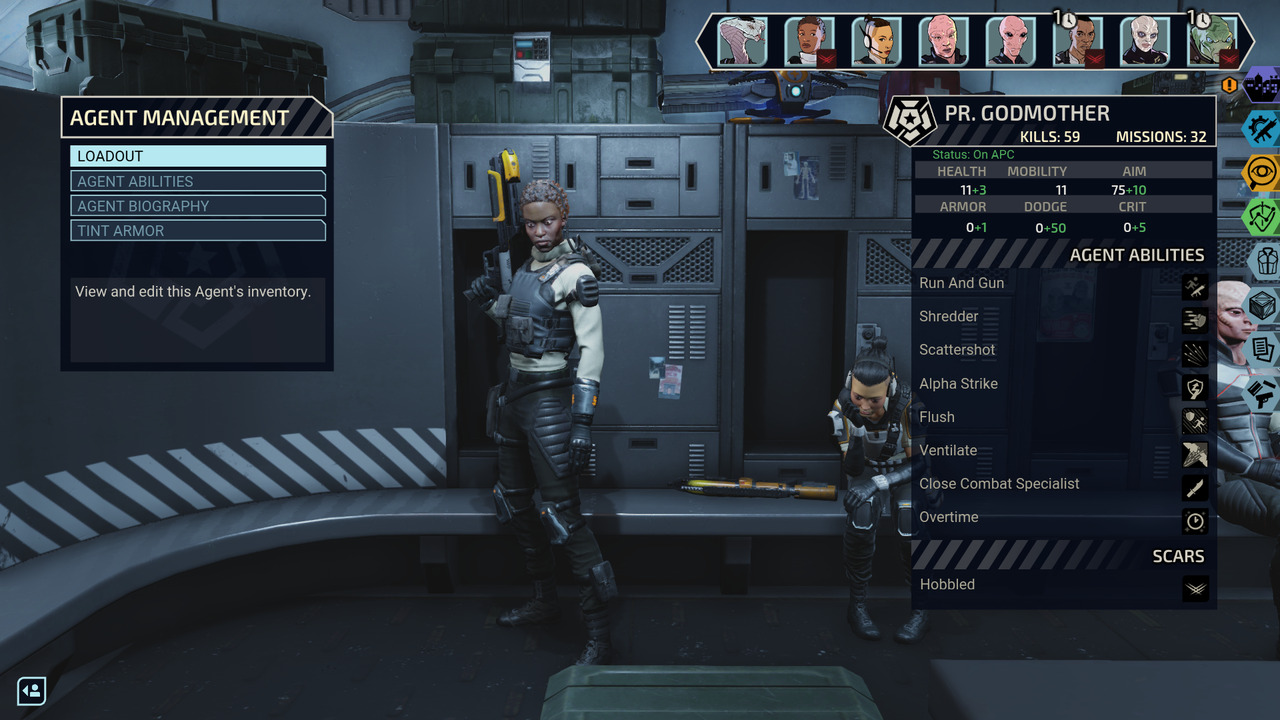
Task: Select the snake-headed viper agent portrait
Action: pyautogui.click(x=742, y=42)
